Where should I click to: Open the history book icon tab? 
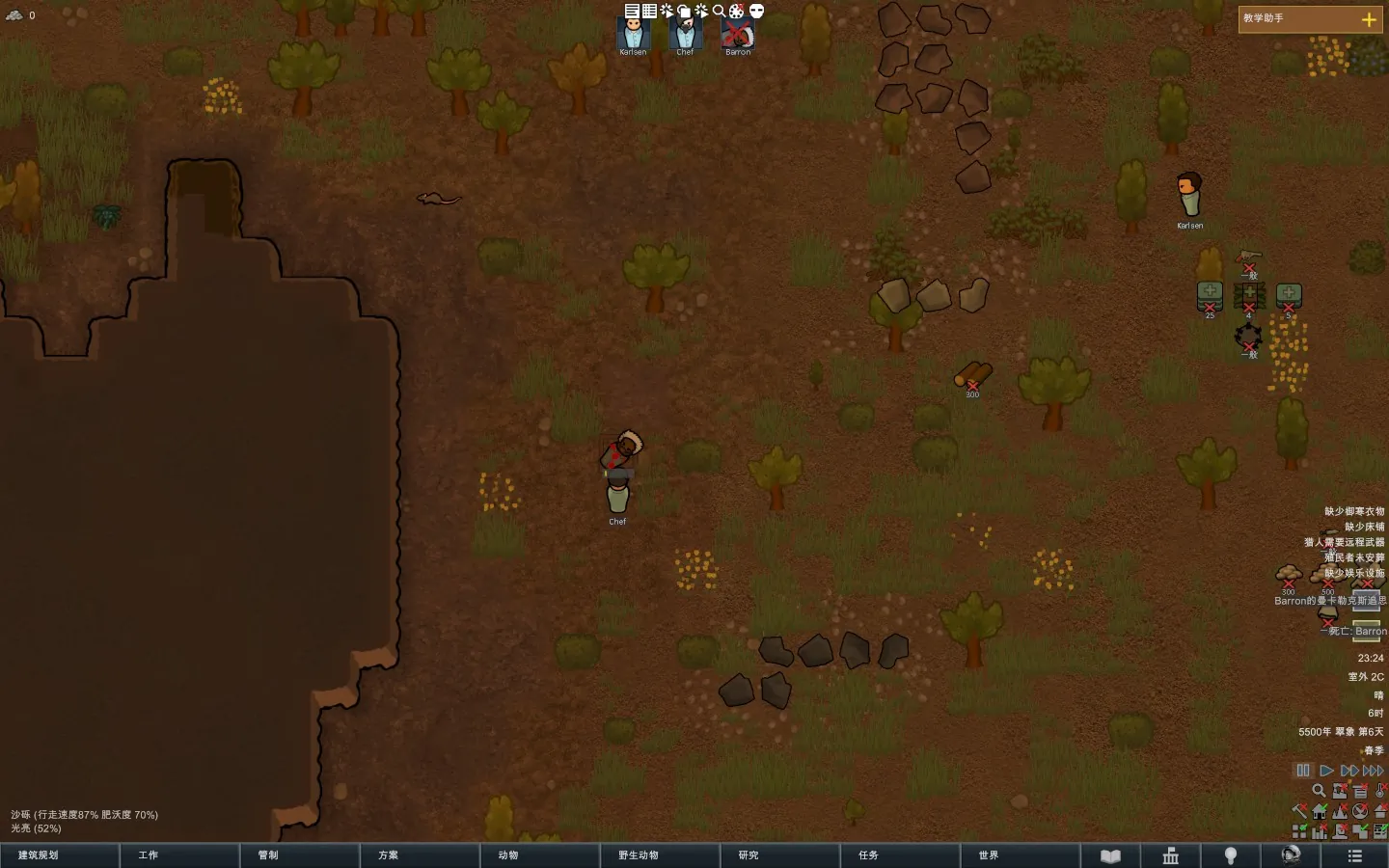click(x=1111, y=855)
